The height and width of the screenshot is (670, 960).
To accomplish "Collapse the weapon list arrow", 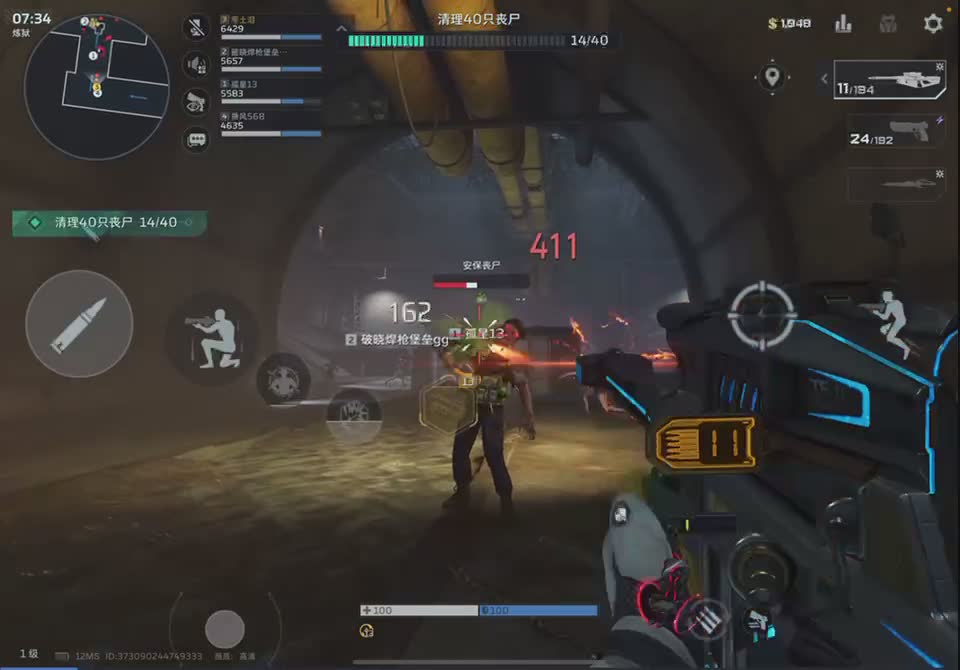I will [x=823, y=78].
